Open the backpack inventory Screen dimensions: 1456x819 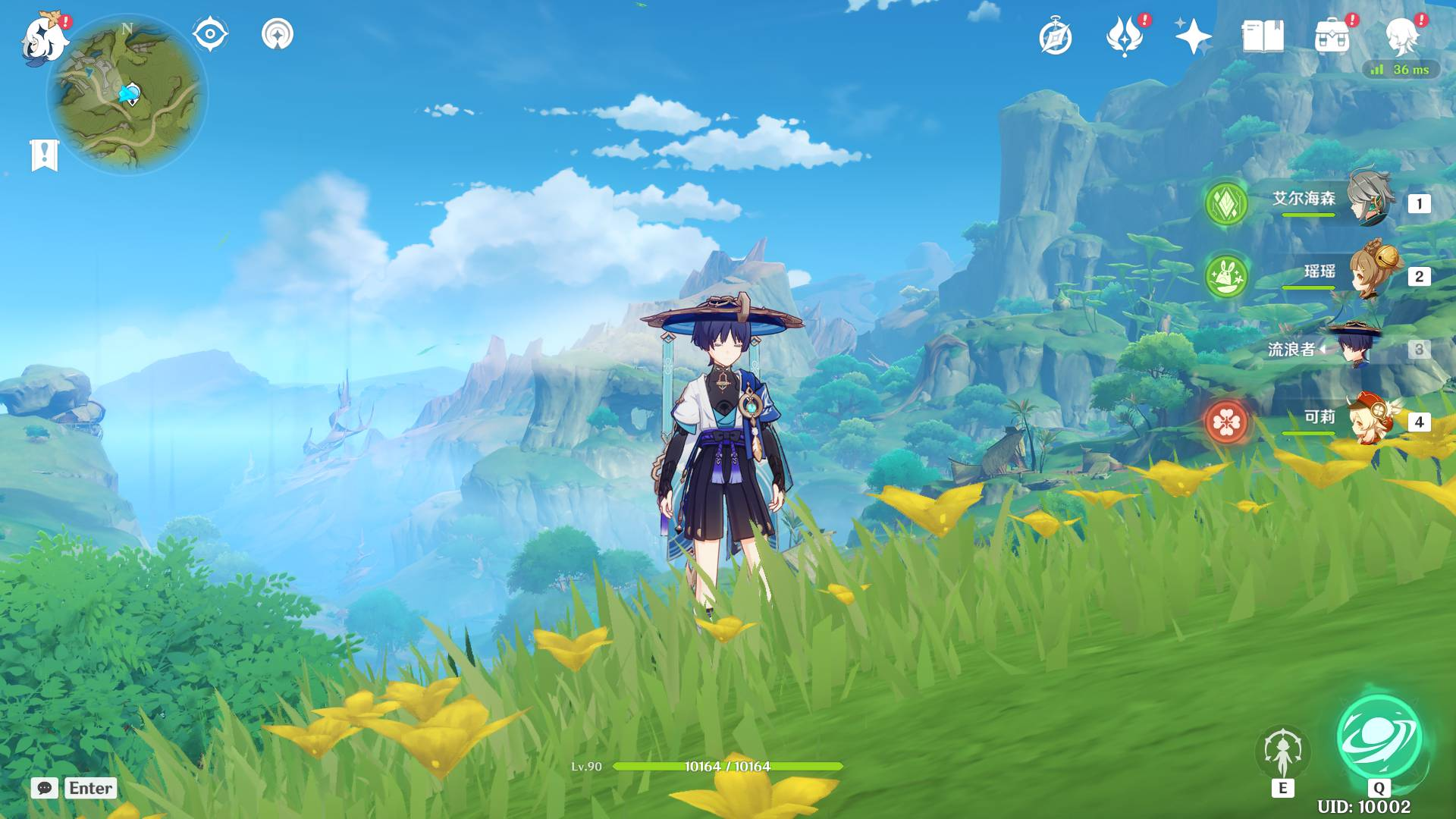(x=1332, y=37)
